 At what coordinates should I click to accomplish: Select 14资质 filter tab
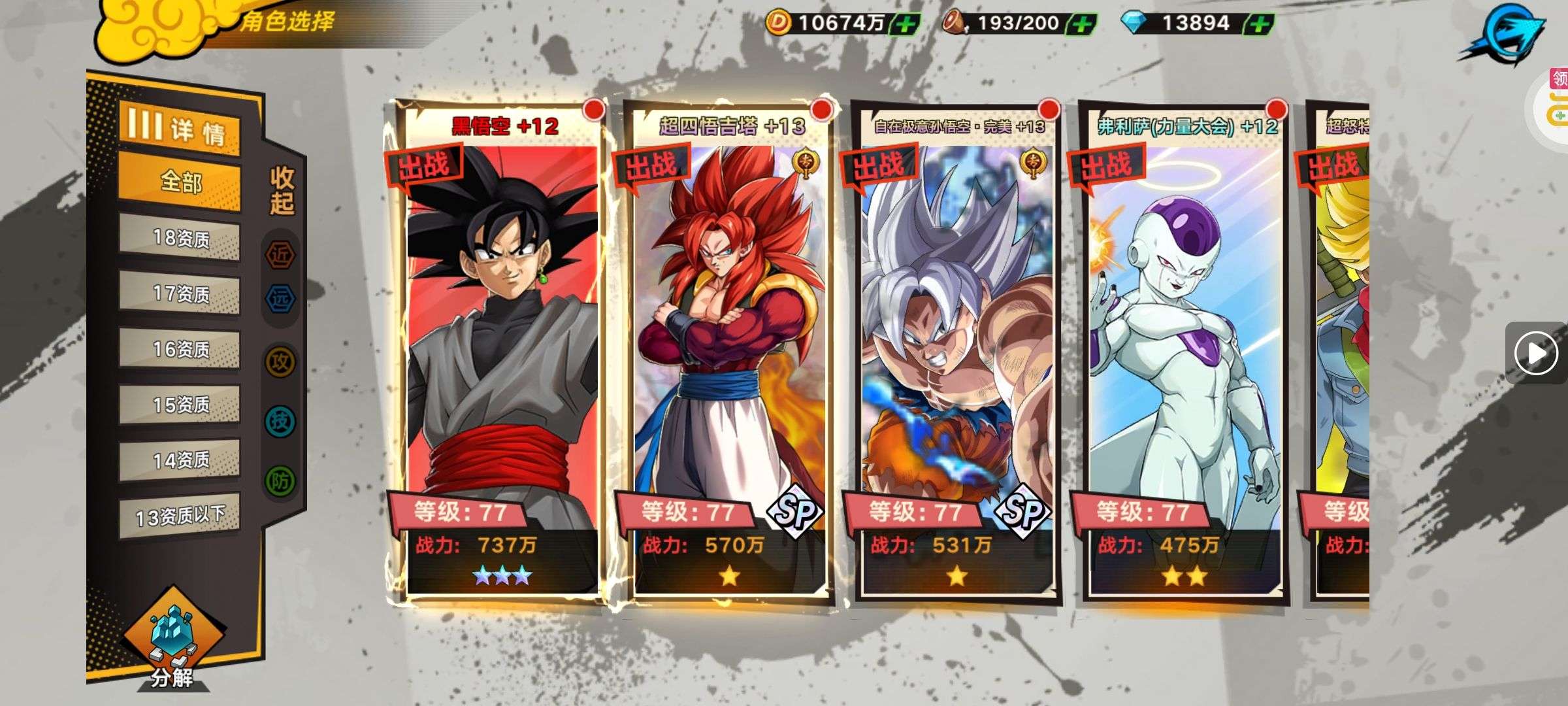180,461
